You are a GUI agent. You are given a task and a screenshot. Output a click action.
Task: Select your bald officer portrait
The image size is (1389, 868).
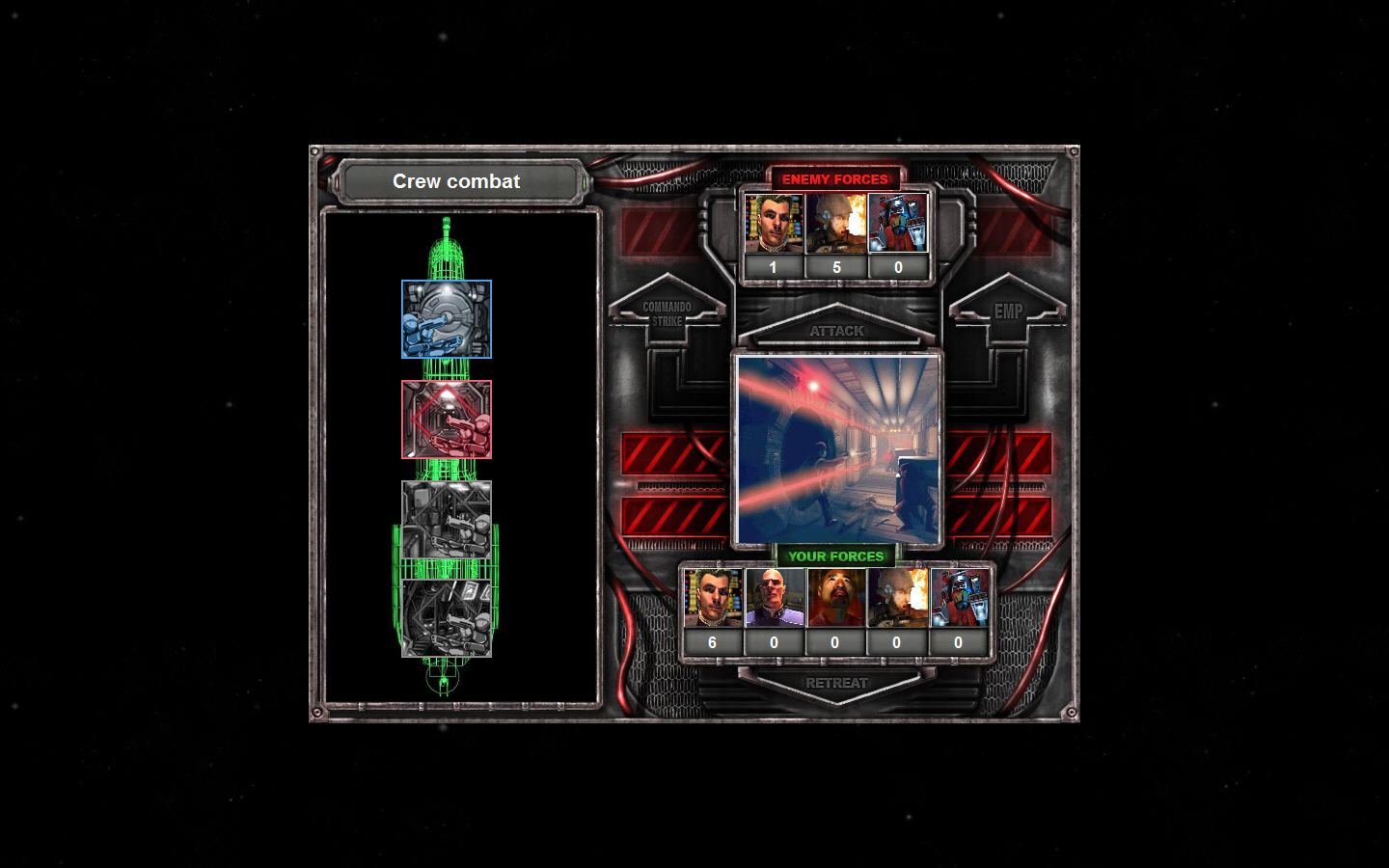(774, 599)
